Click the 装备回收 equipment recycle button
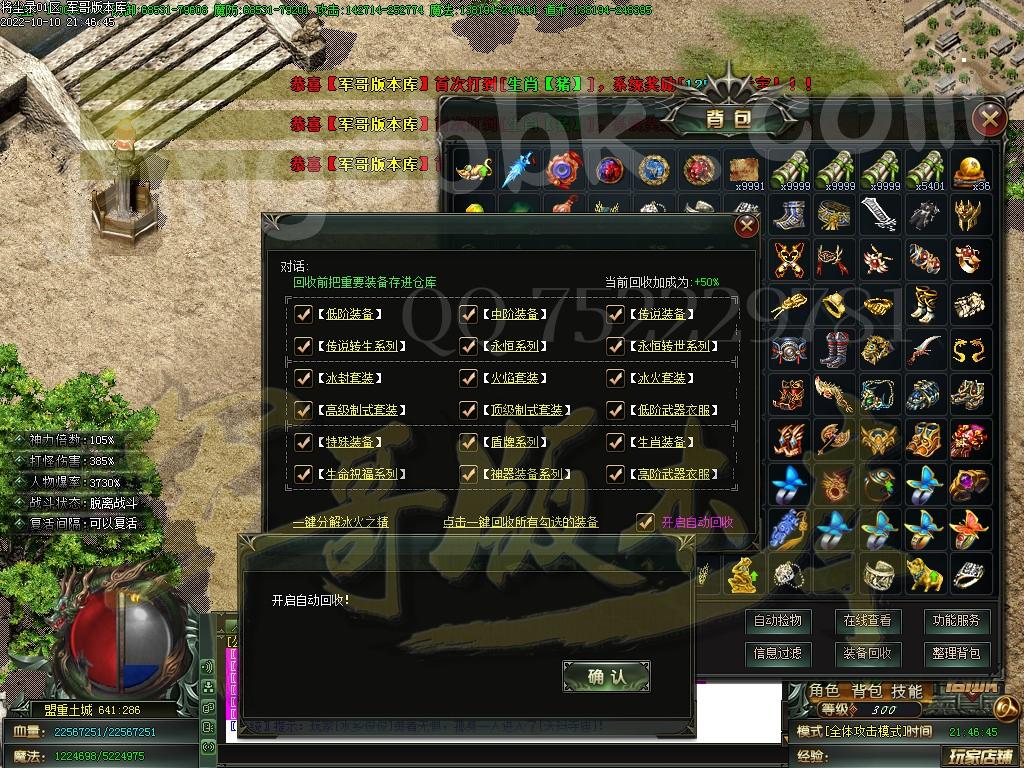This screenshot has width=1024, height=768. tap(866, 653)
